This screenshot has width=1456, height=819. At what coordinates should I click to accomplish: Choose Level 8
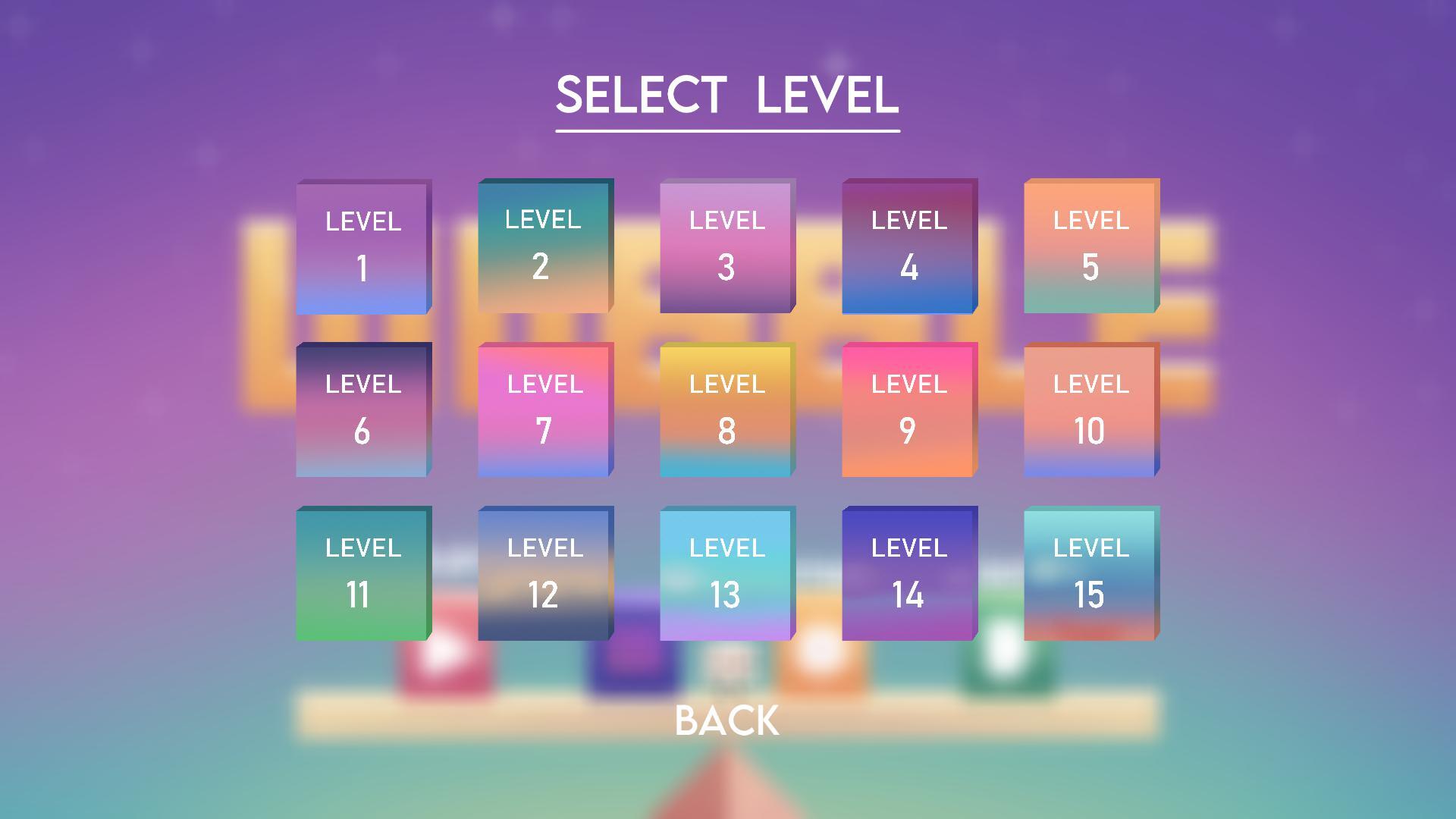tap(726, 409)
